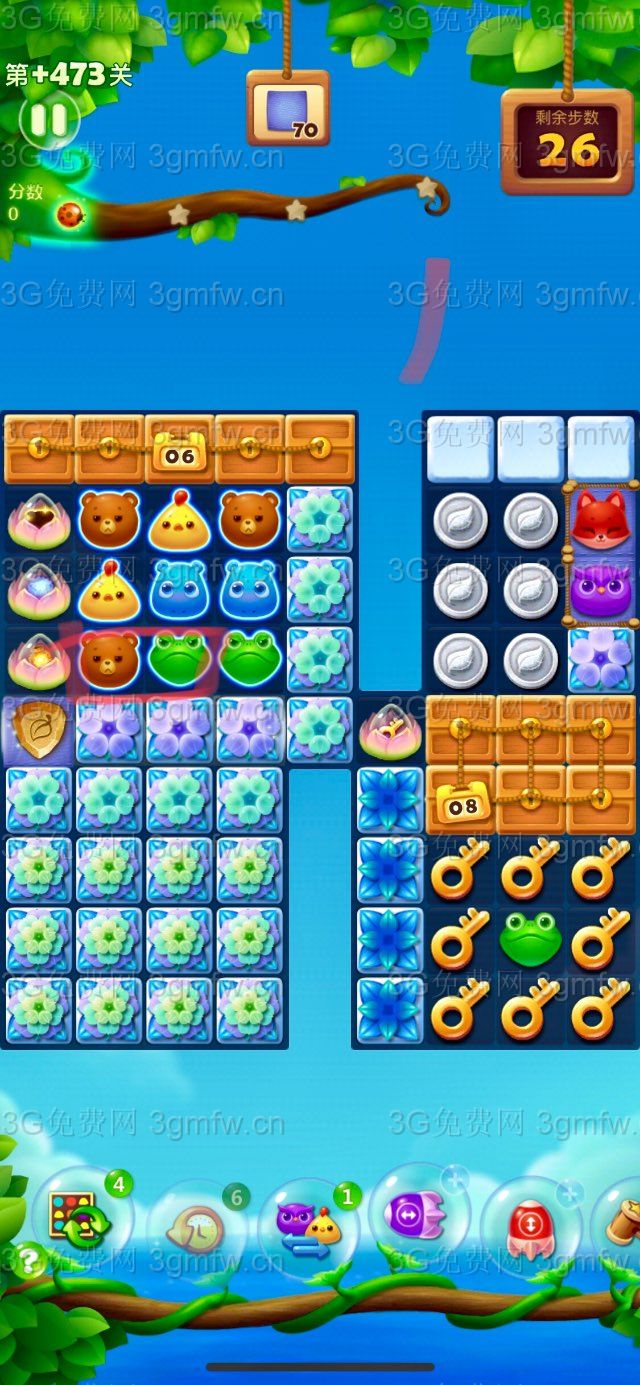Pause the game with the green button
The height and width of the screenshot is (1385, 640).
[x=48, y=120]
